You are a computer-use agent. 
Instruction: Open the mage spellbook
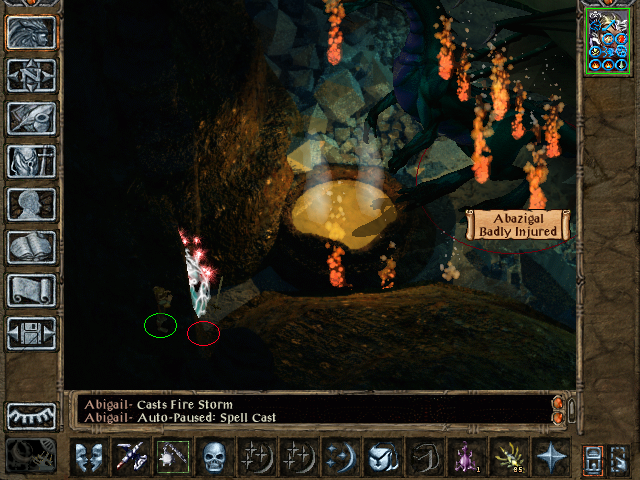pyautogui.click(x=31, y=247)
